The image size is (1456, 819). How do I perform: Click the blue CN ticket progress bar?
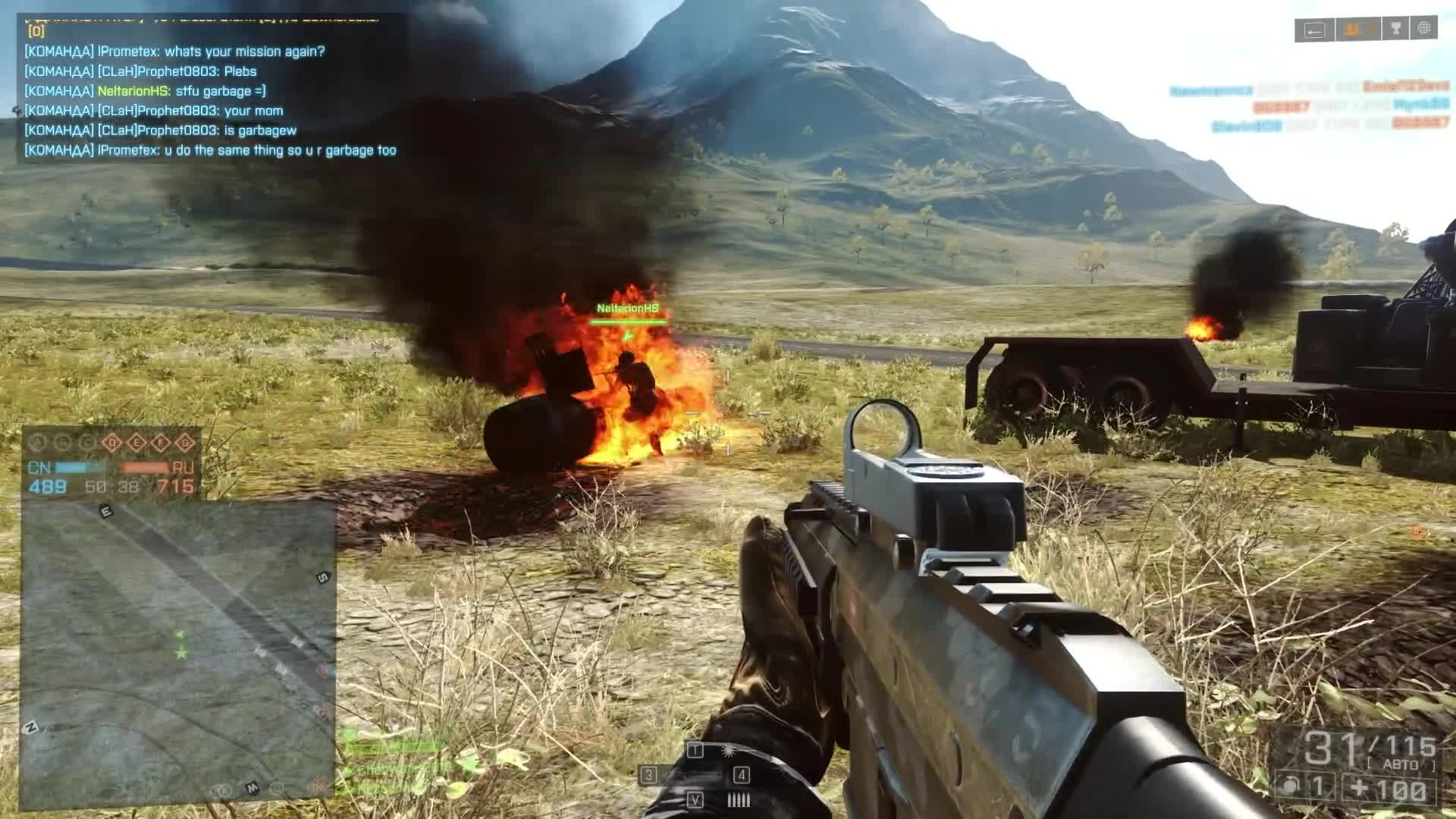71,467
